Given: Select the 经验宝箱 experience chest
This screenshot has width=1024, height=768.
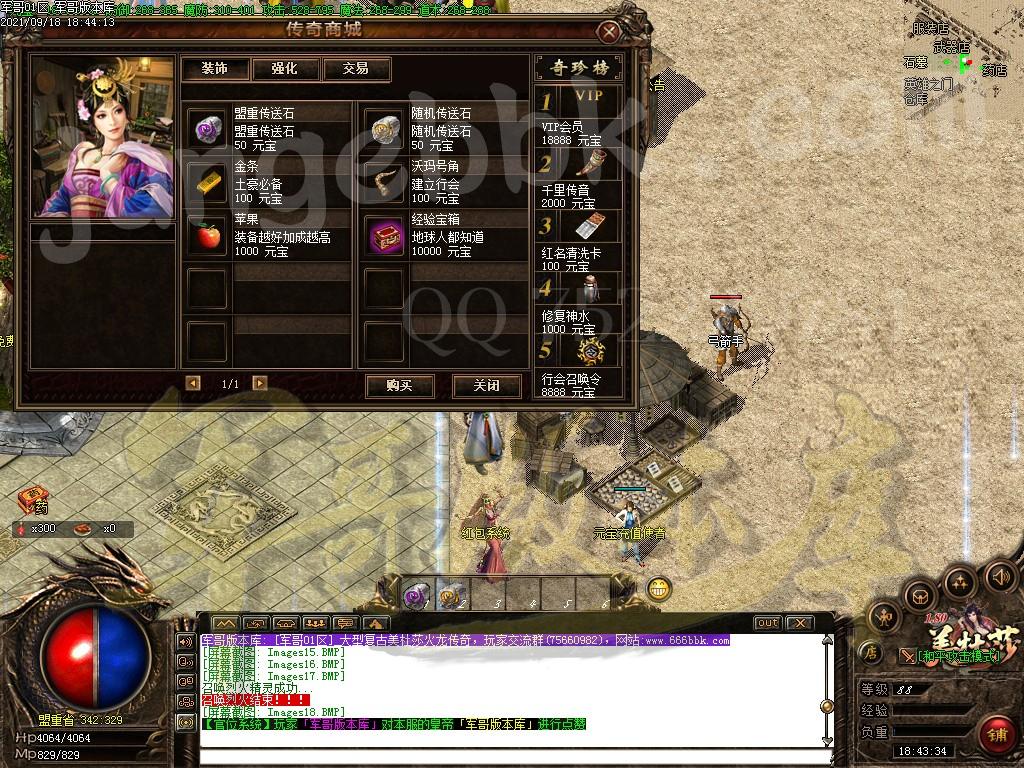Looking at the screenshot, I should click(384, 236).
